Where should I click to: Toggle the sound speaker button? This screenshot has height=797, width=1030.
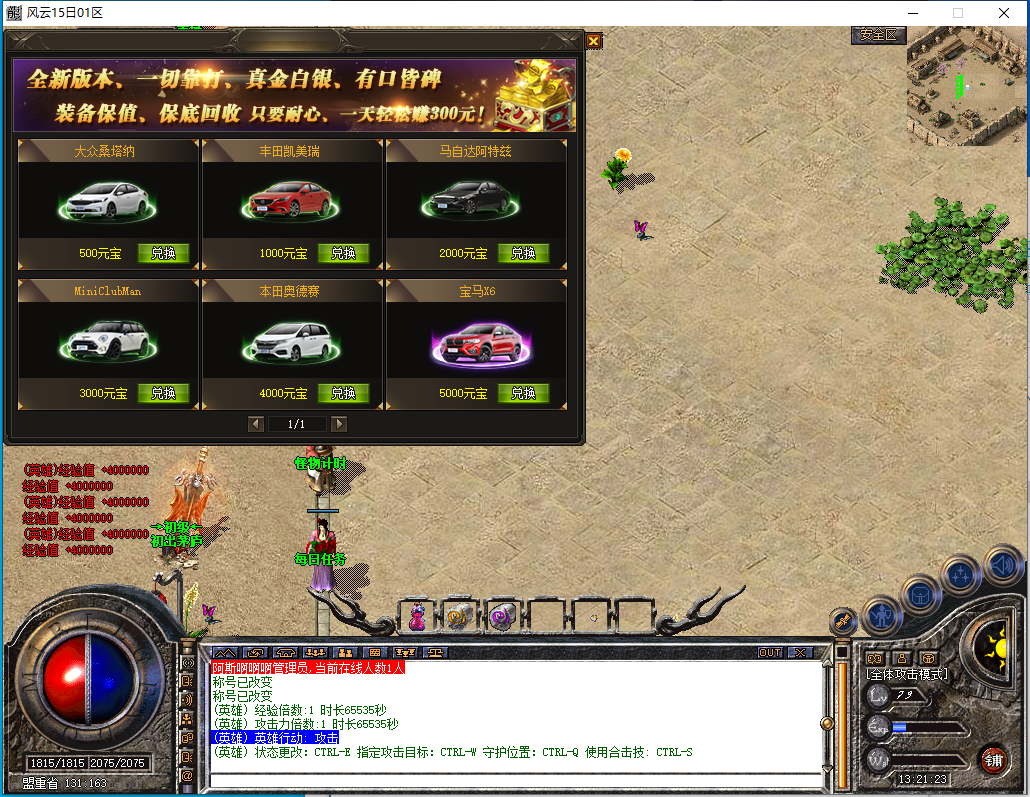click(1001, 564)
